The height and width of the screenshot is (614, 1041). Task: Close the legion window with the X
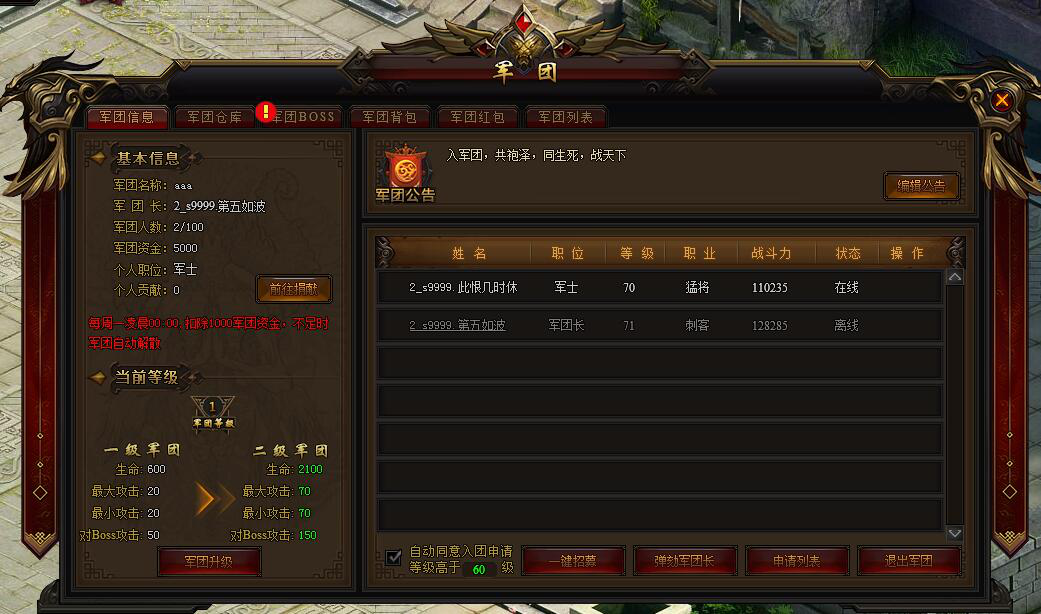[x=1001, y=100]
